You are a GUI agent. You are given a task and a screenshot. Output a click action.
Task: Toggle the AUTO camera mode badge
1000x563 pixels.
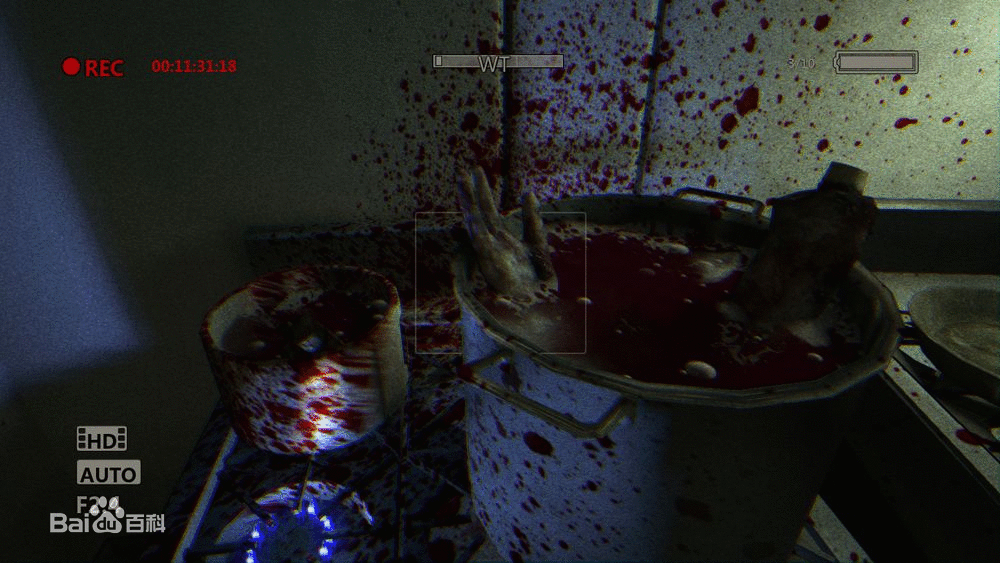[x=108, y=473]
